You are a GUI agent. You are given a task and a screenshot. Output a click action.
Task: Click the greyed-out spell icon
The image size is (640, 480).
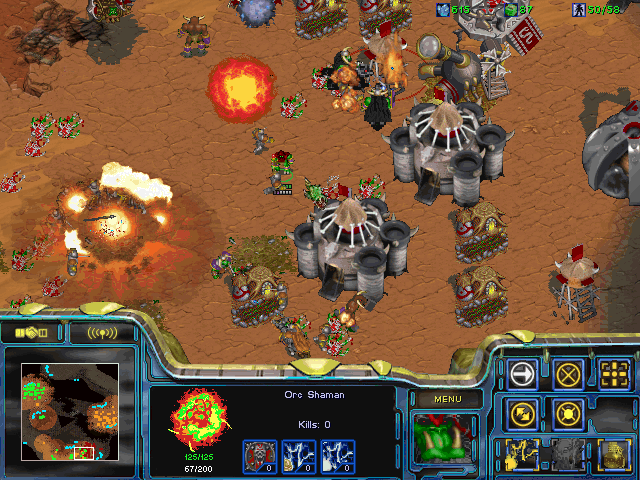pyautogui.click(x=569, y=453)
